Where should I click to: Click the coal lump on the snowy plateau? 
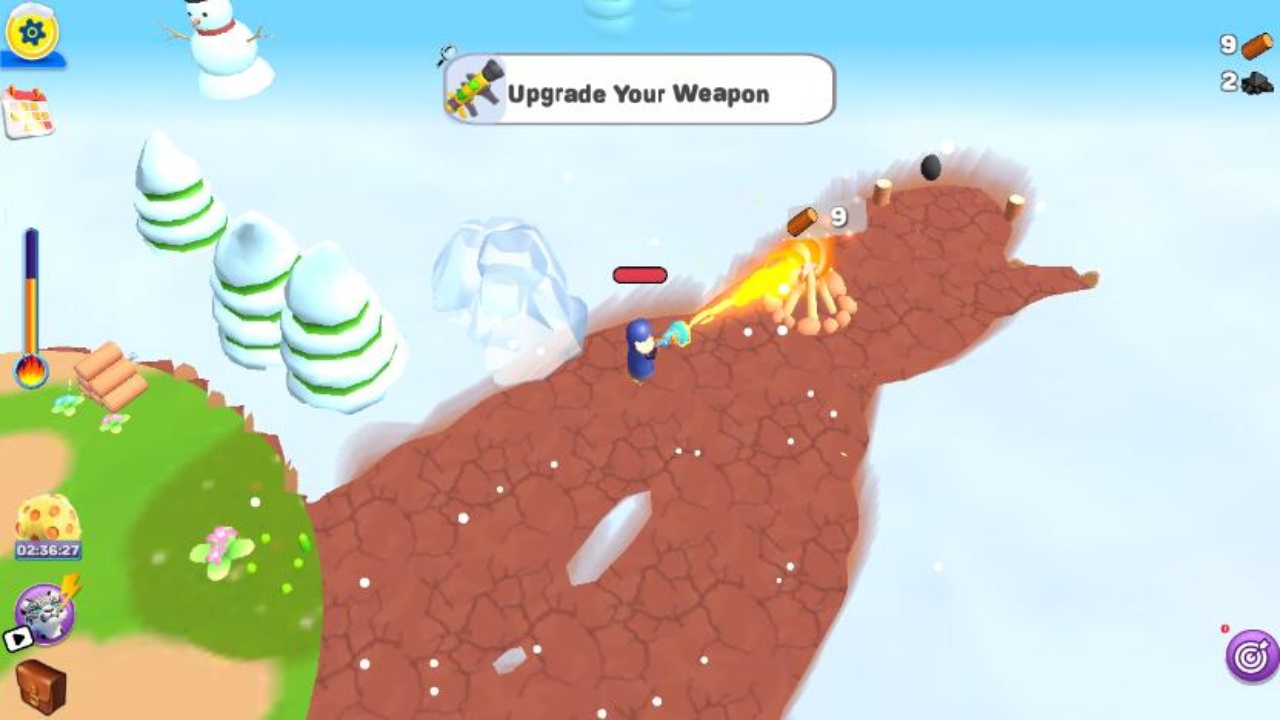pos(930,165)
